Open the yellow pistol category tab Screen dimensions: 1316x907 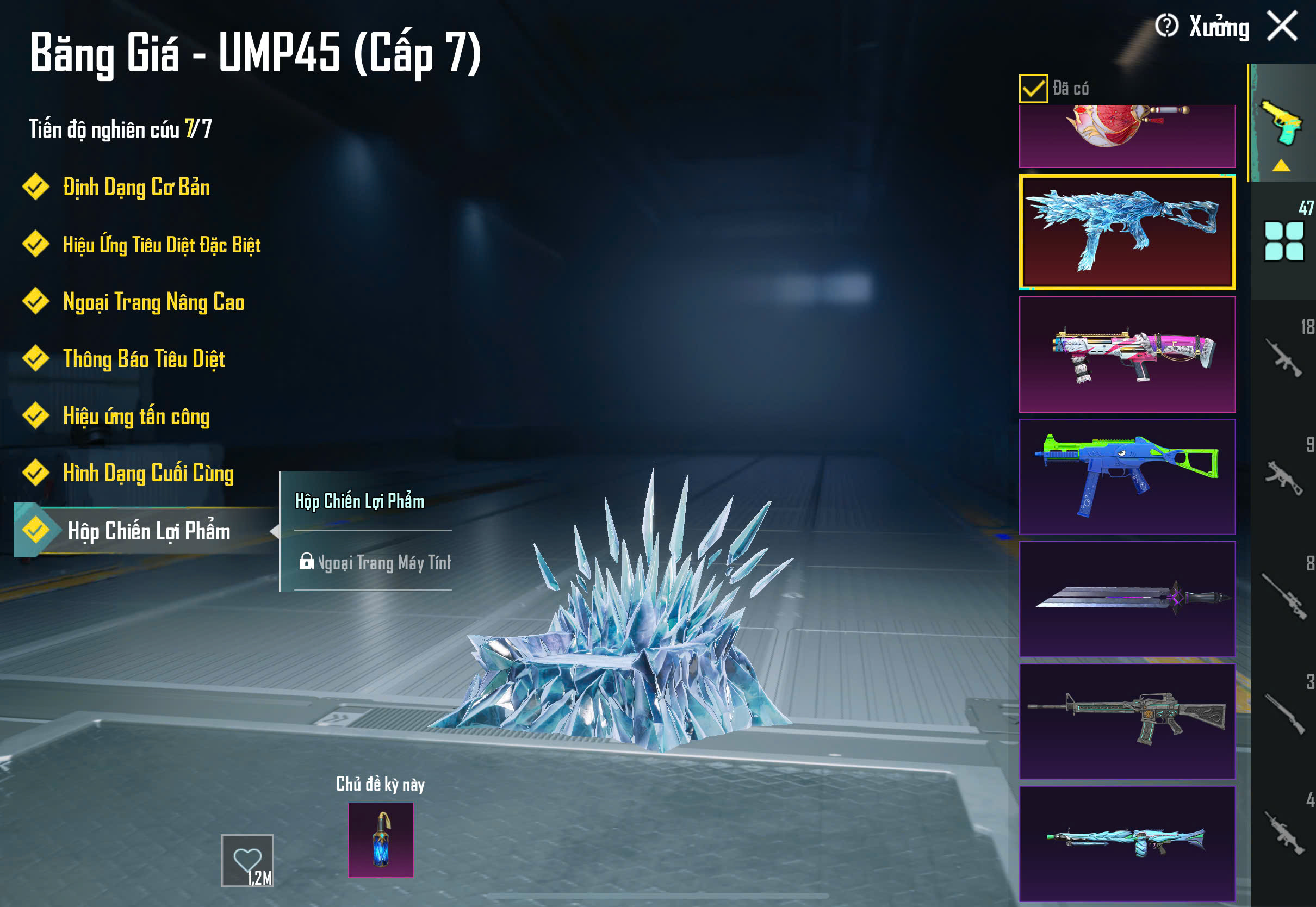coord(1282,124)
